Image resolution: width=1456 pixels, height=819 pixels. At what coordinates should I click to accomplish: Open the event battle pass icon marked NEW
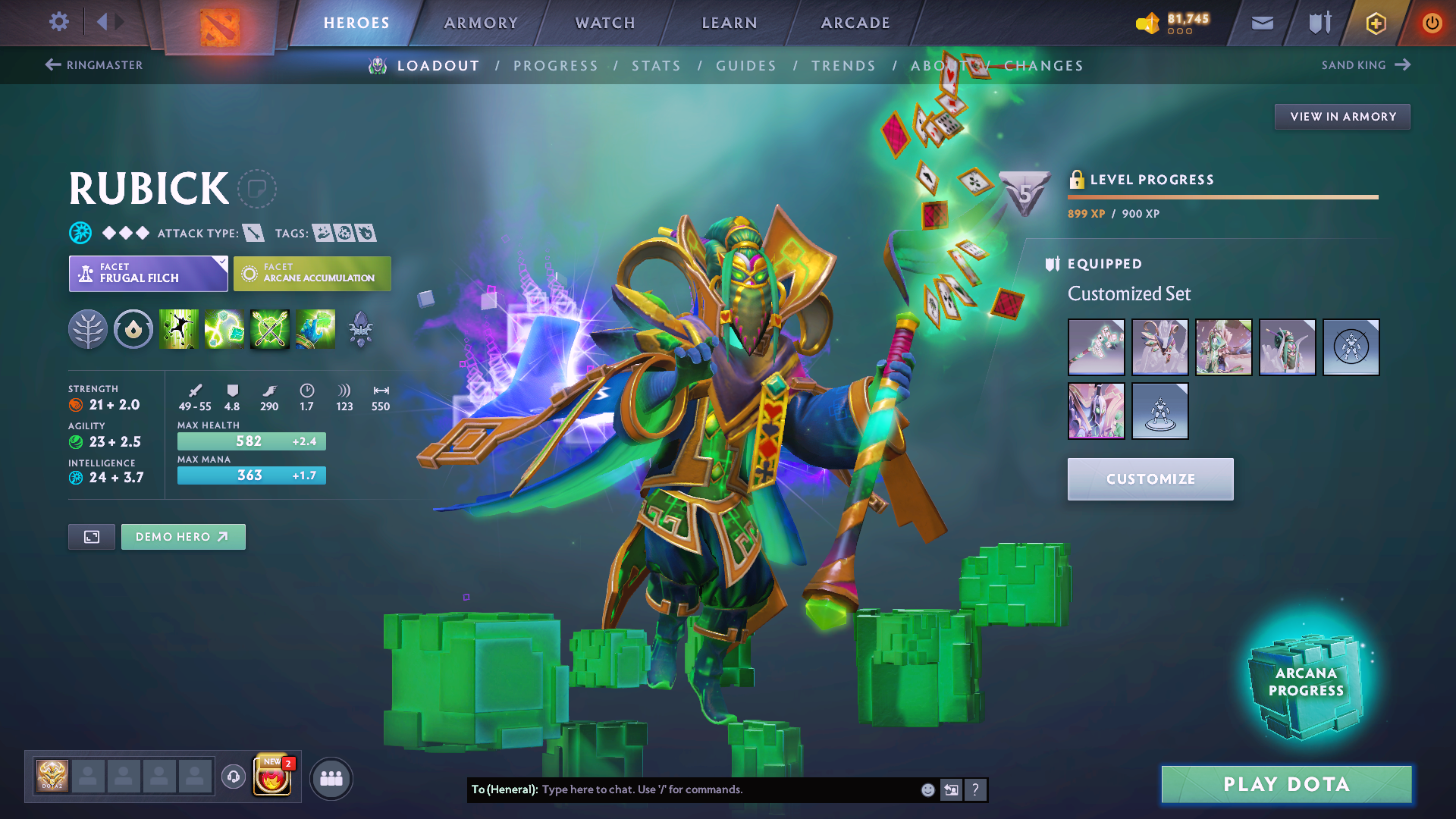pyautogui.click(x=273, y=777)
